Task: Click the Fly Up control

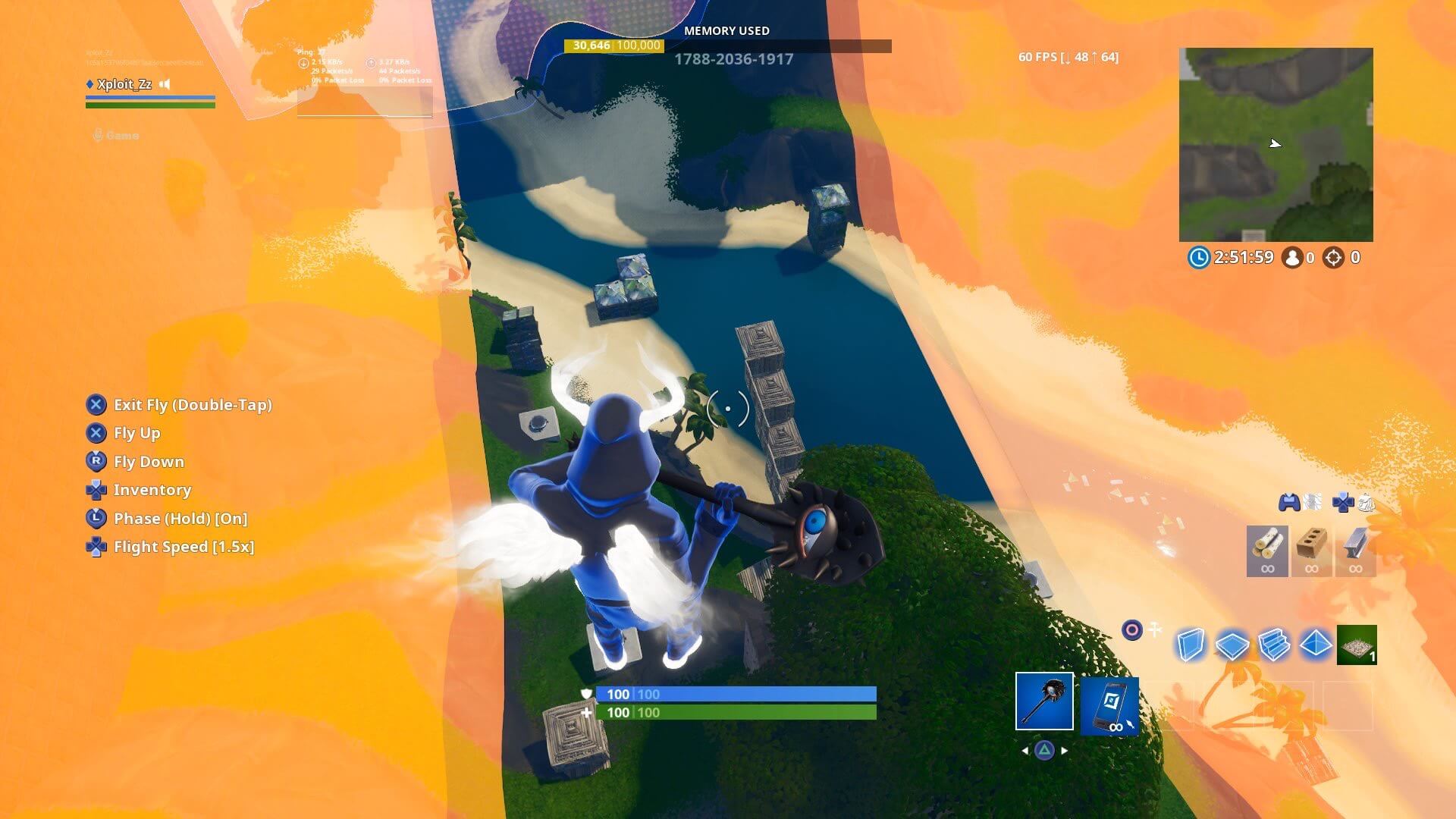Action: click(x=136, y=434)
